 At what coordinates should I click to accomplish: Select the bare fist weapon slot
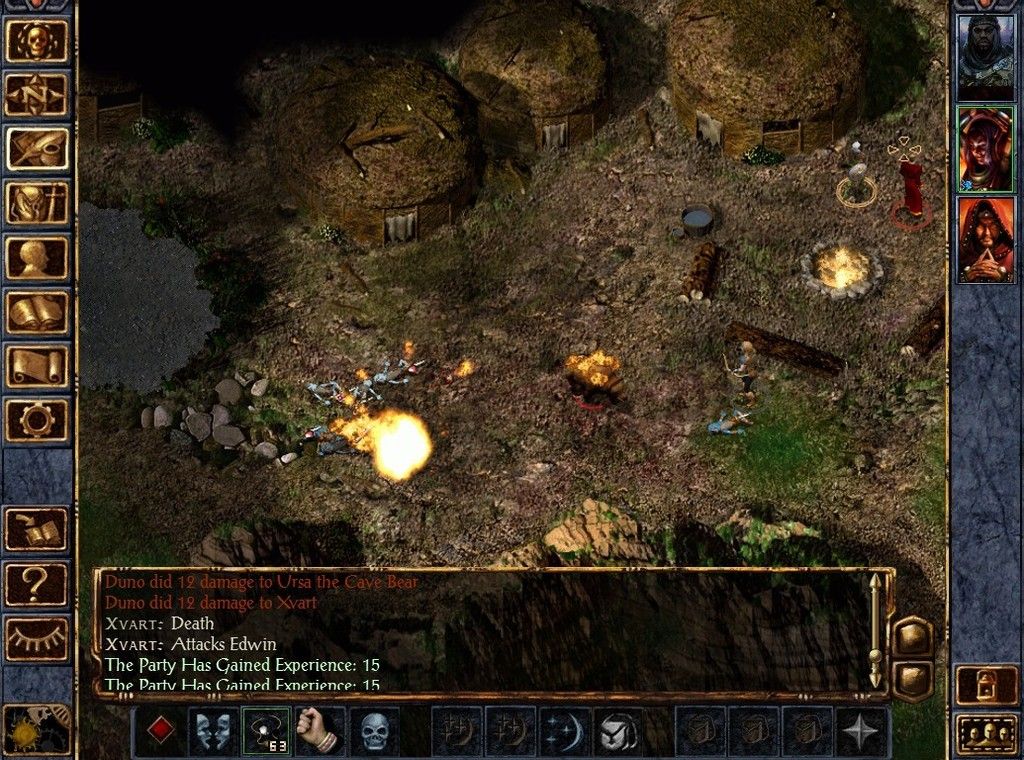pyautogui.click(x=320, y=731)
